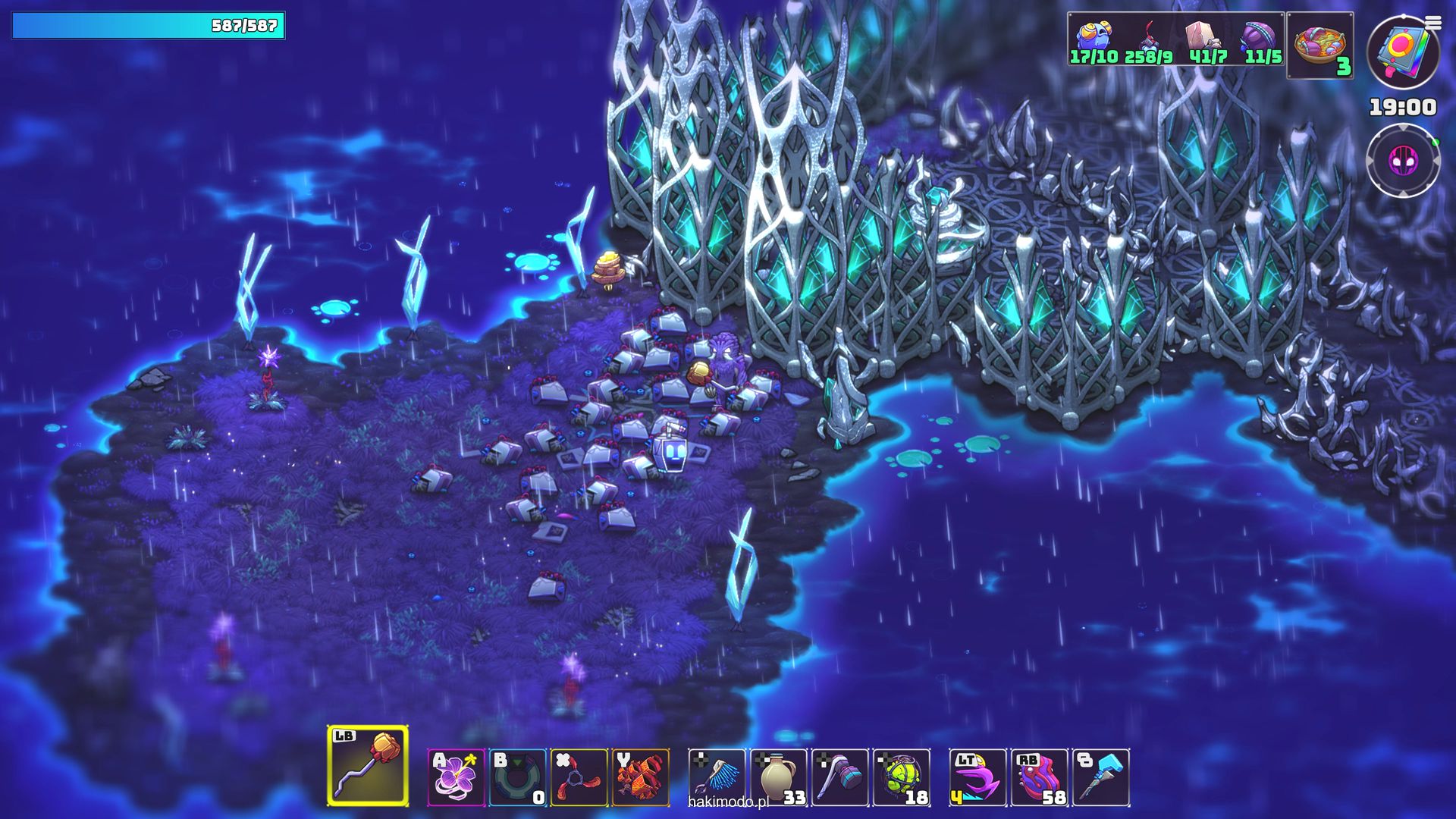Open the three-line hamburger menu

[1432, 23]
